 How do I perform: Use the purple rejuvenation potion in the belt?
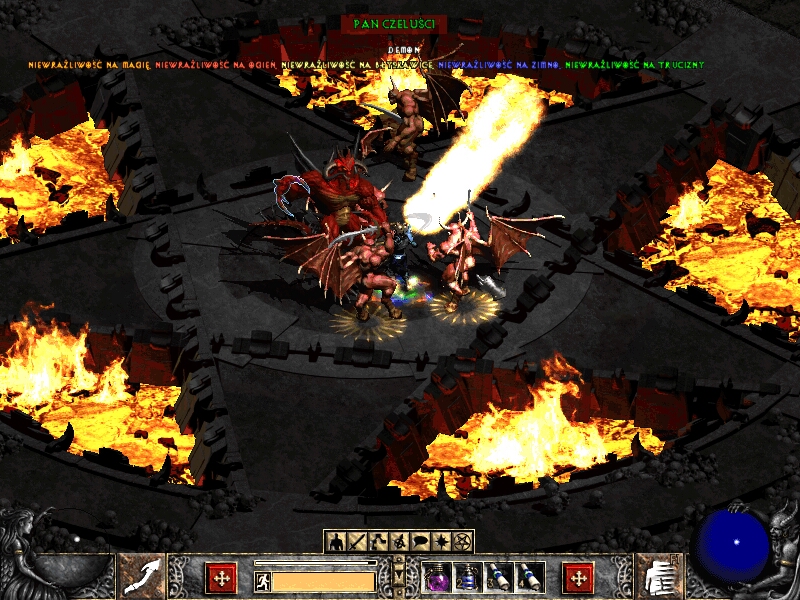point(438,577)
